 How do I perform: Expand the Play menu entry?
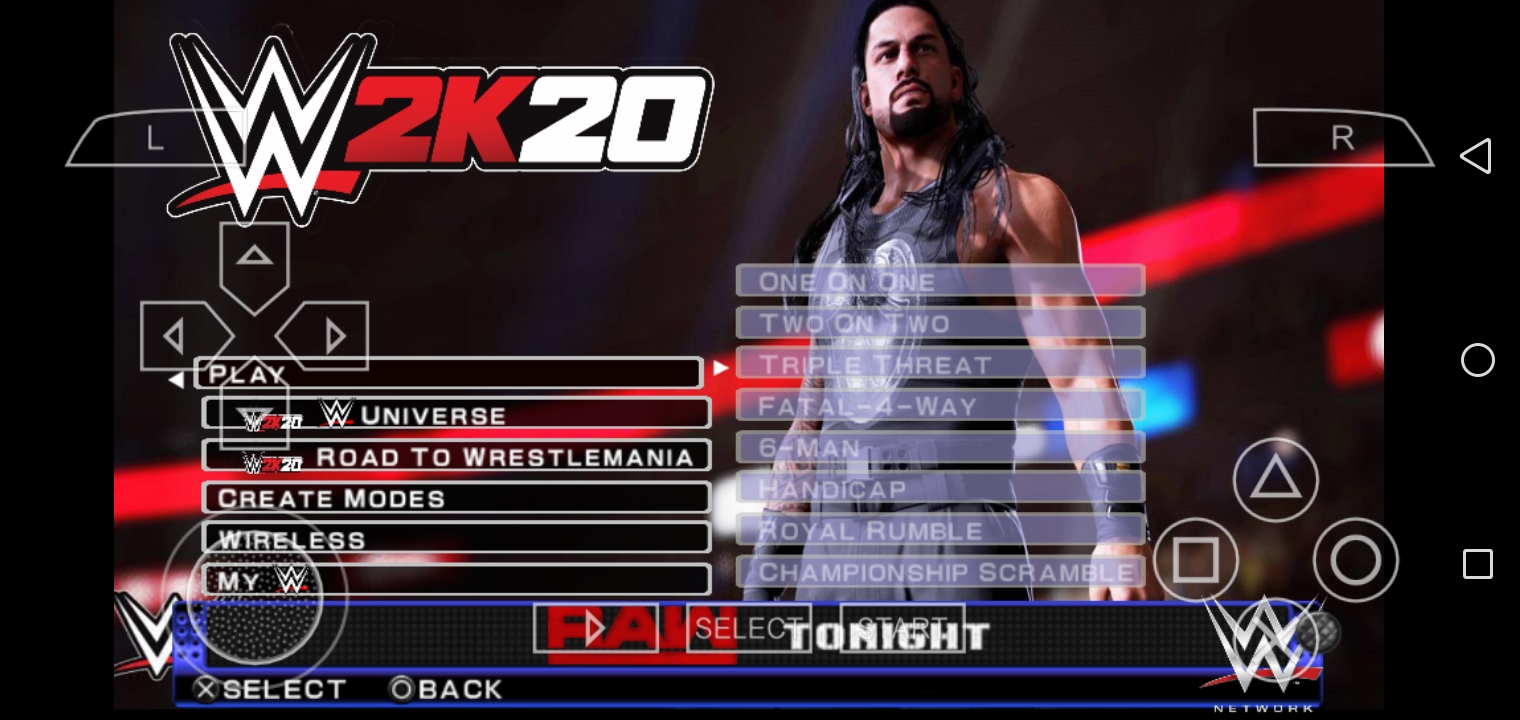(x=450, y=373)
